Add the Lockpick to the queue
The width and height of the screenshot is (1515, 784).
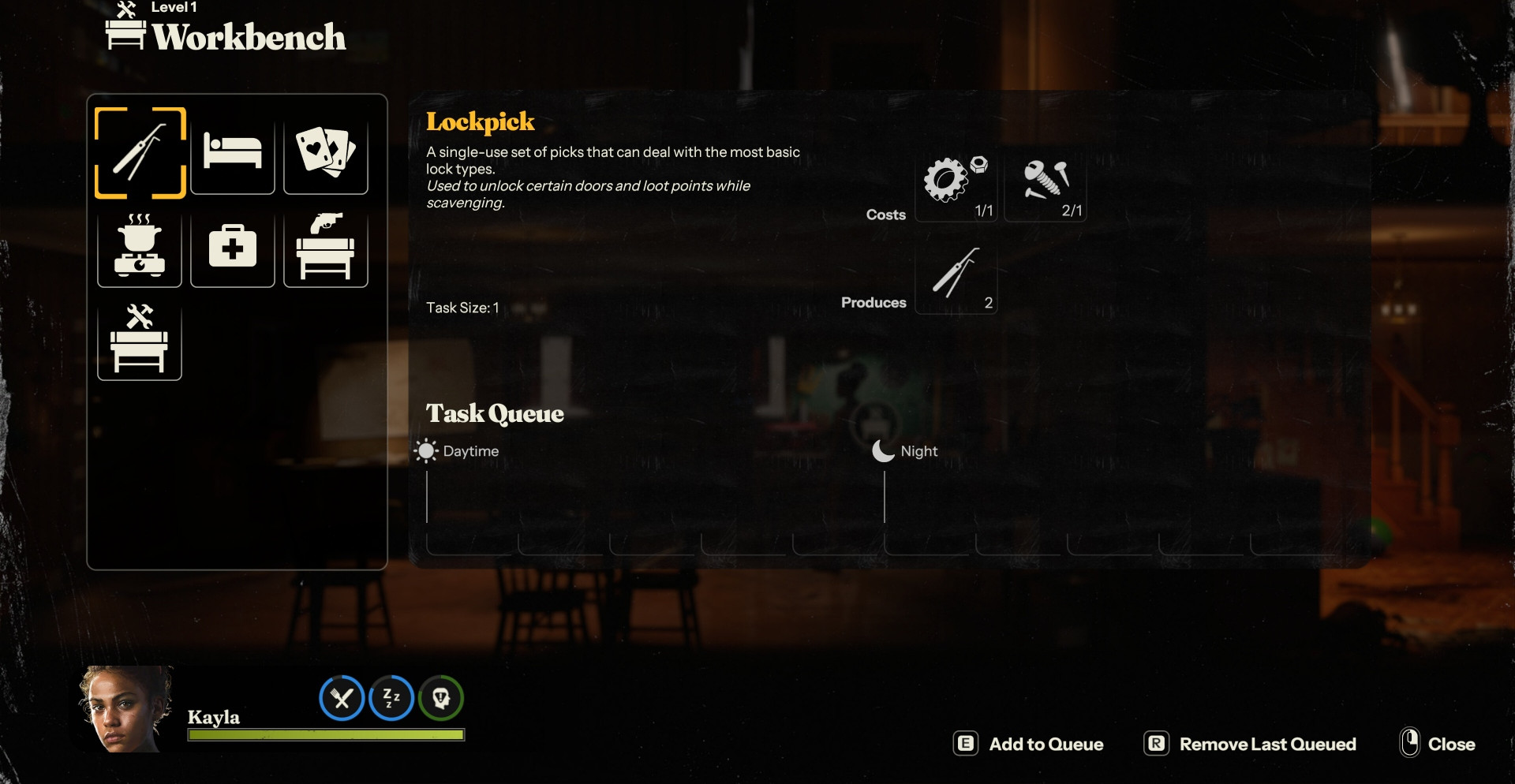point(1029,744)
